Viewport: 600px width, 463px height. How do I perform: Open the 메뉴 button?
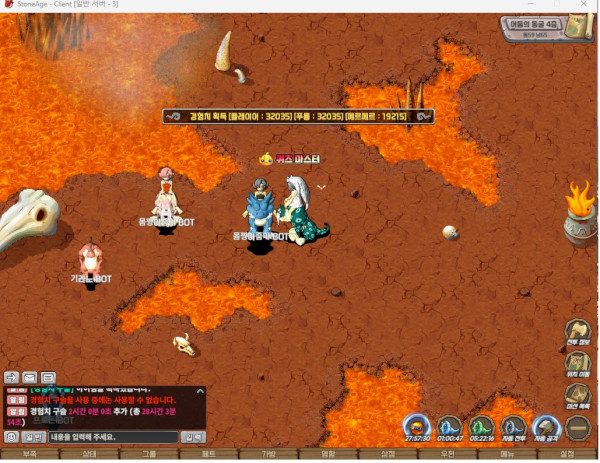507,454
